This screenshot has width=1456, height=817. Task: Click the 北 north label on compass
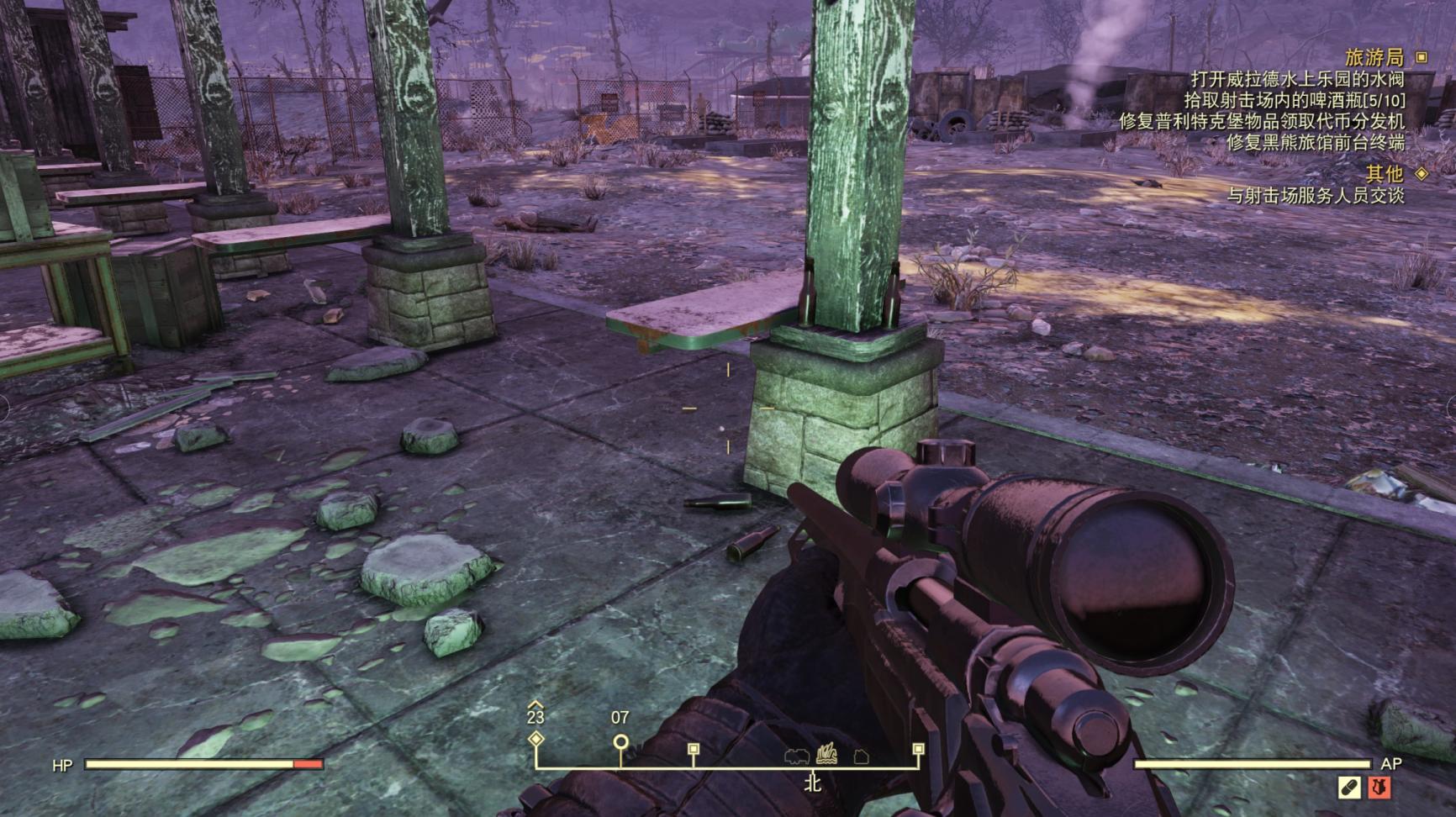tap(812, 783)
